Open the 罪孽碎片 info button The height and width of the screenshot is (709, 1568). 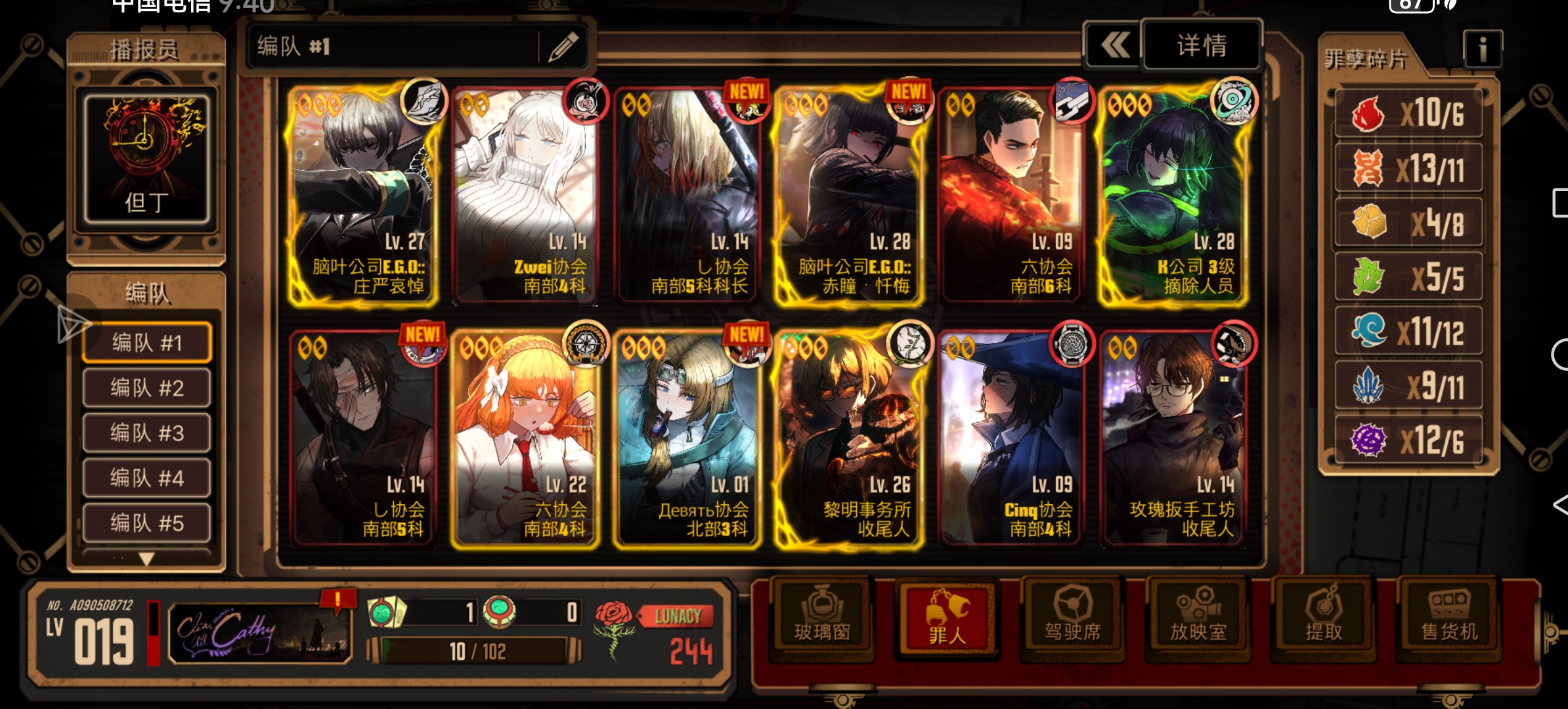click(1482, 49)
